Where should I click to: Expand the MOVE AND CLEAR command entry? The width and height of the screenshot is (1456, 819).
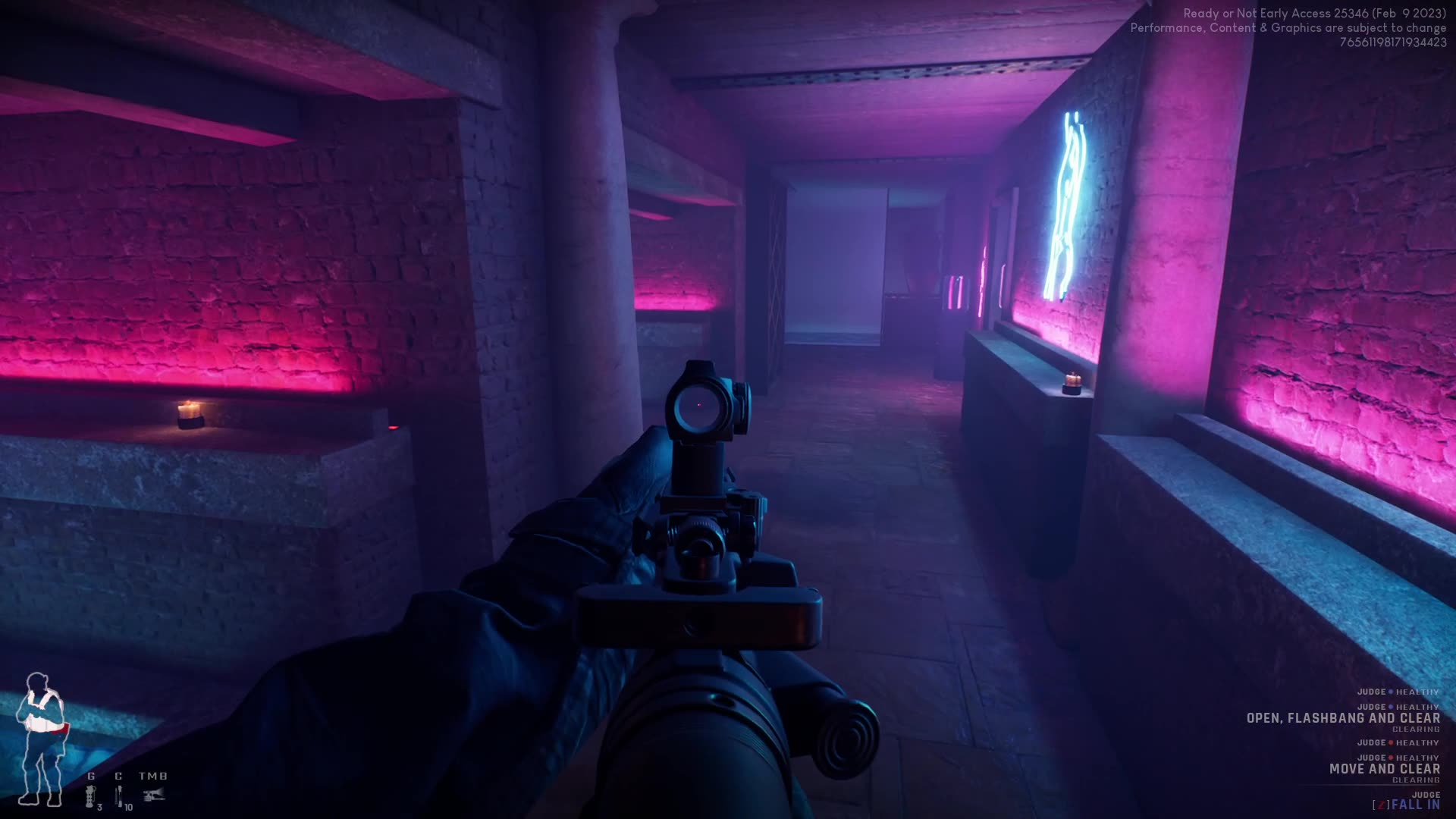[x=1385, y=768]
